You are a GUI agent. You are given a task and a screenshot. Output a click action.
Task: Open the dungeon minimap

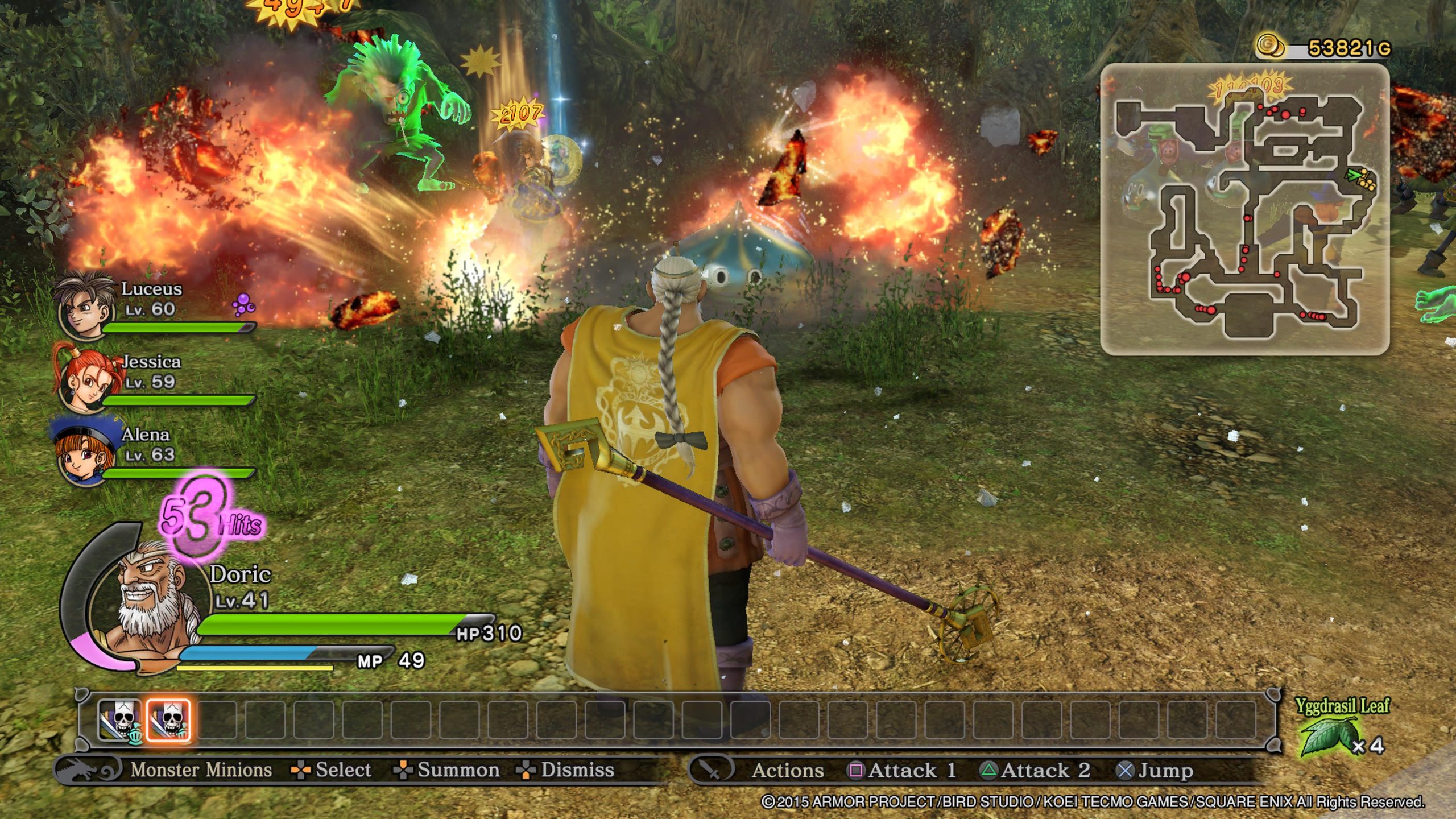pos(1244,209)
